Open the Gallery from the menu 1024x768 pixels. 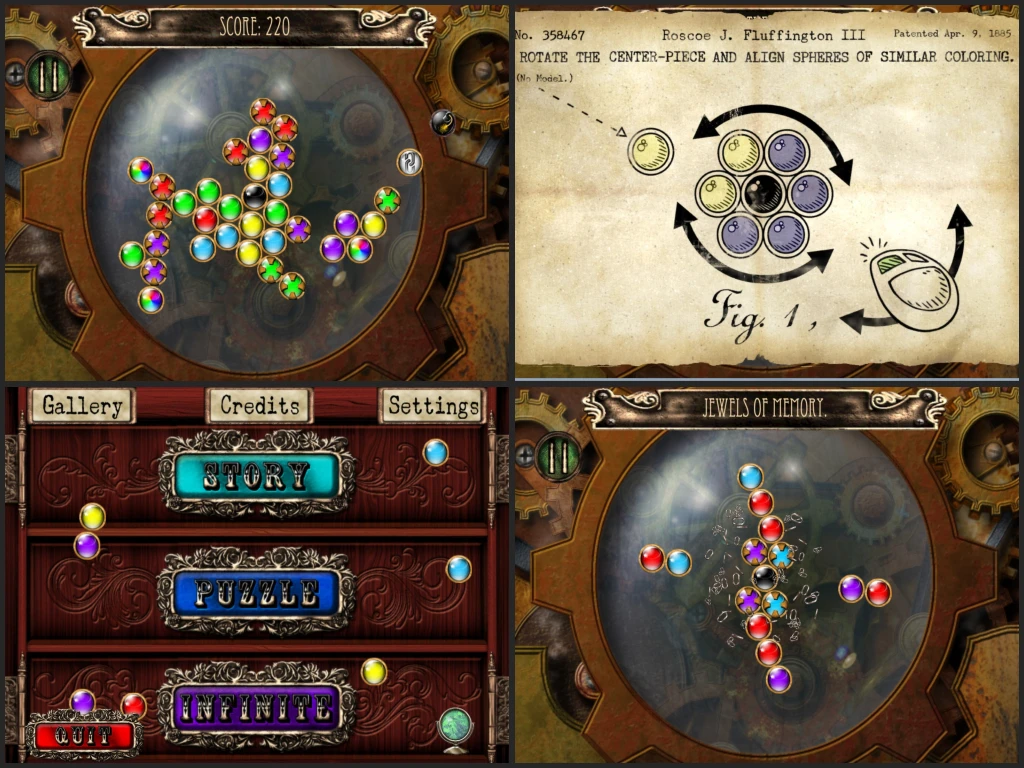coord(82,406)
